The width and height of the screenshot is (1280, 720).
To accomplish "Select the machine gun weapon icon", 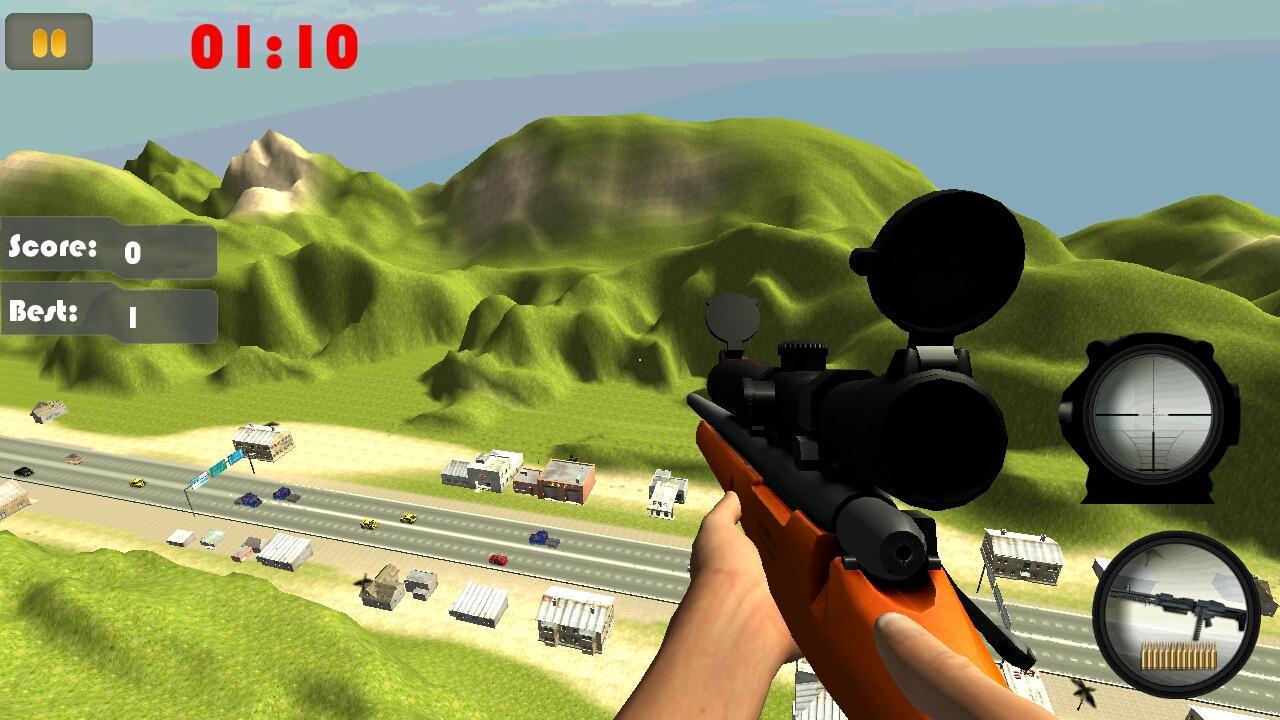I will [x=1175, y=605].
